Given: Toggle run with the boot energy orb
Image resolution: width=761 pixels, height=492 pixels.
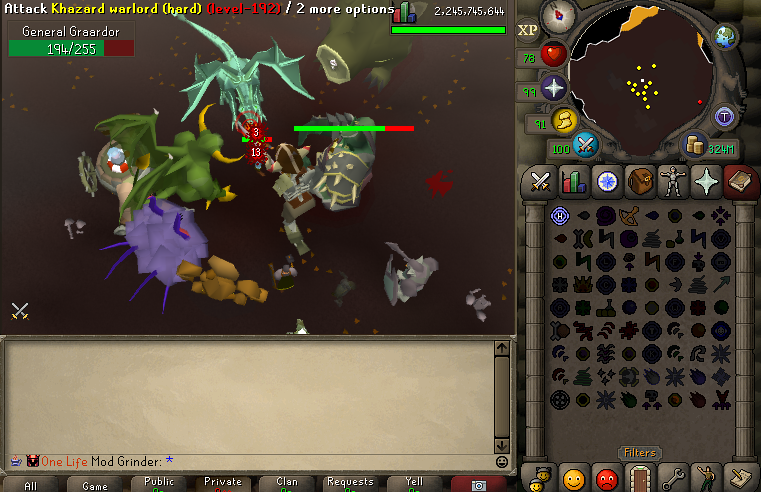Looking at the screenshot, I should 563,120.
